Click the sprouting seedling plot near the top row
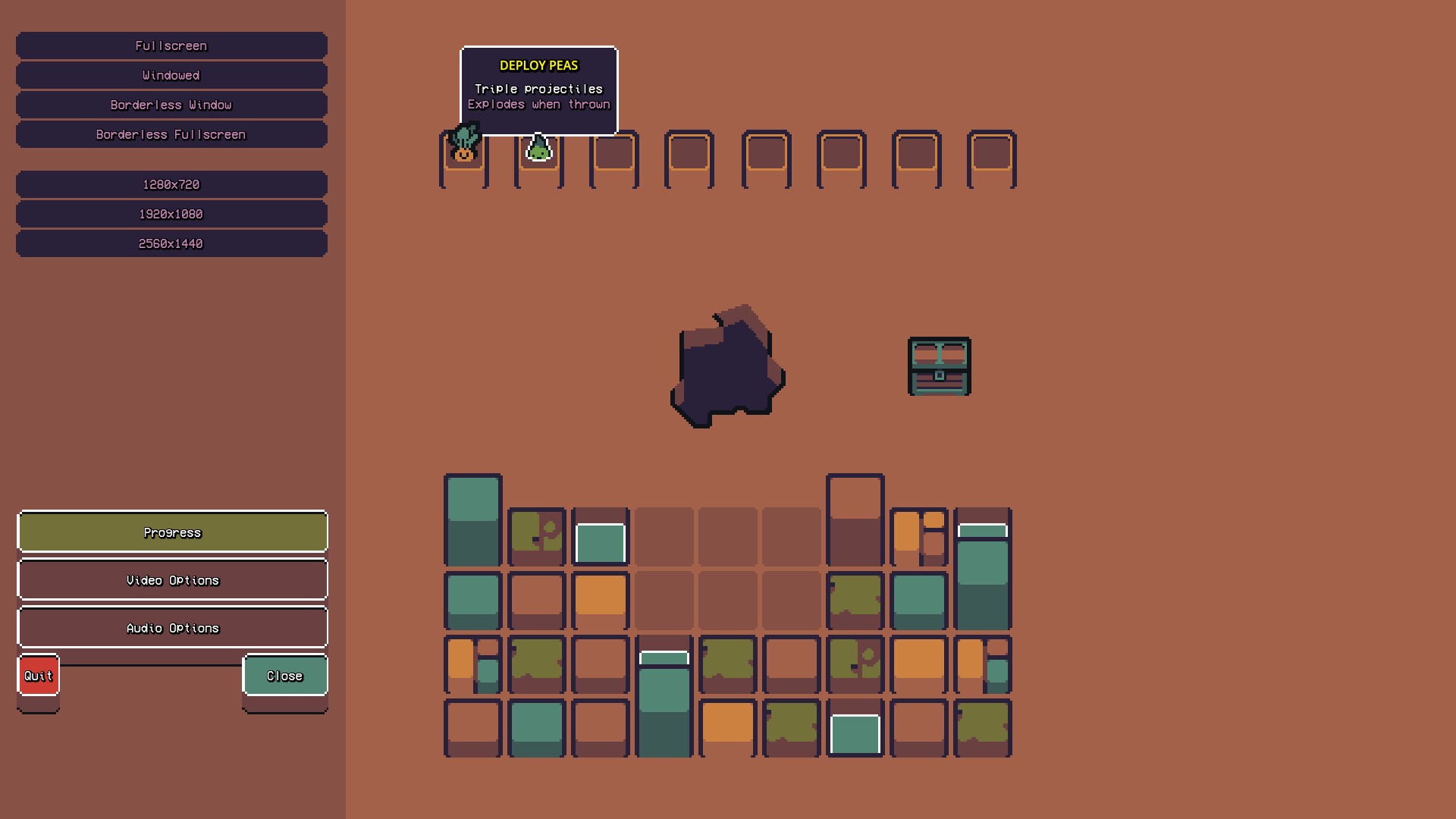This screenshot has width=1456, height=819. (537, 536)
